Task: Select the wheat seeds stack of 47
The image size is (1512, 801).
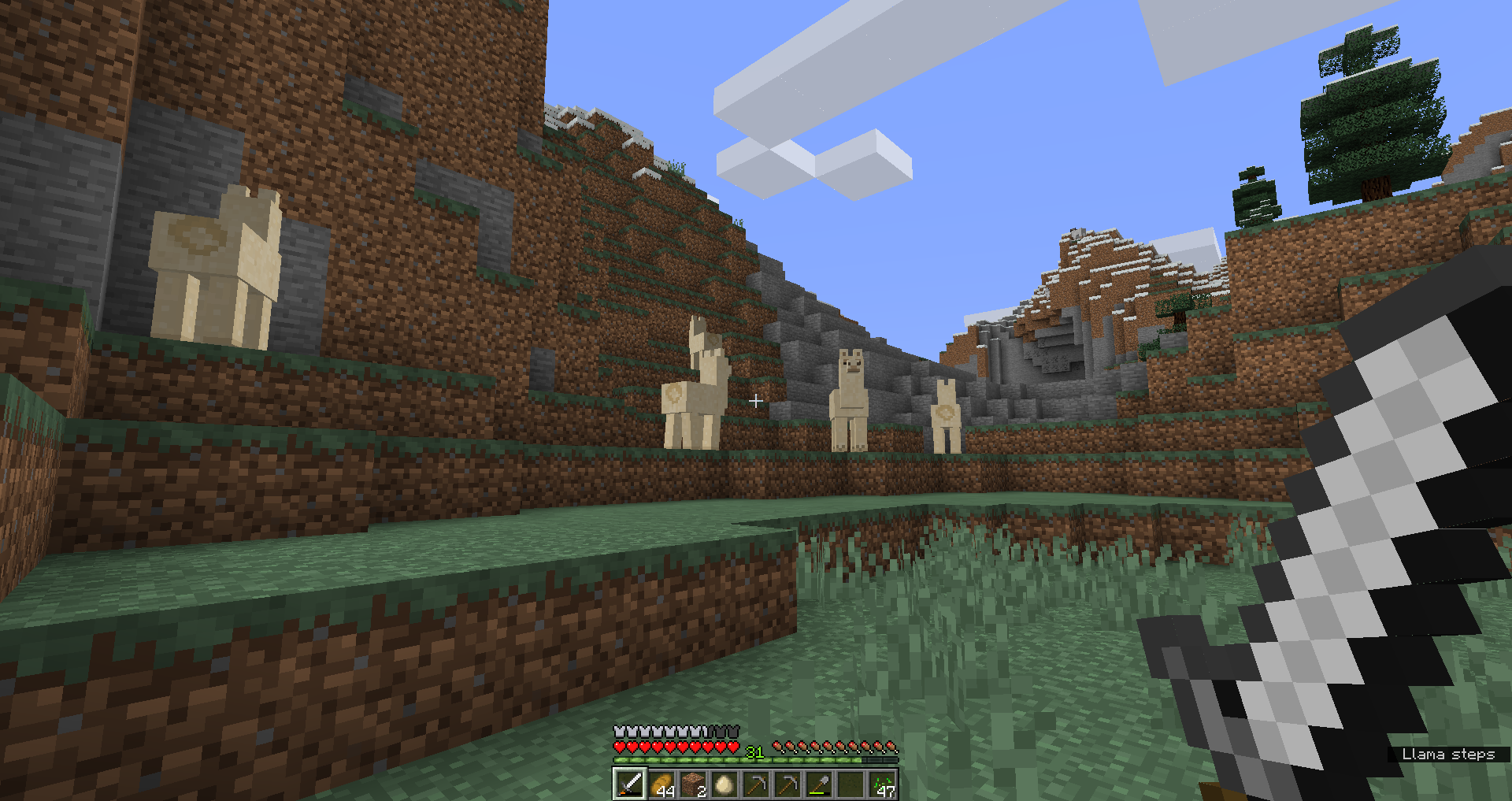Action: point(884,785)
